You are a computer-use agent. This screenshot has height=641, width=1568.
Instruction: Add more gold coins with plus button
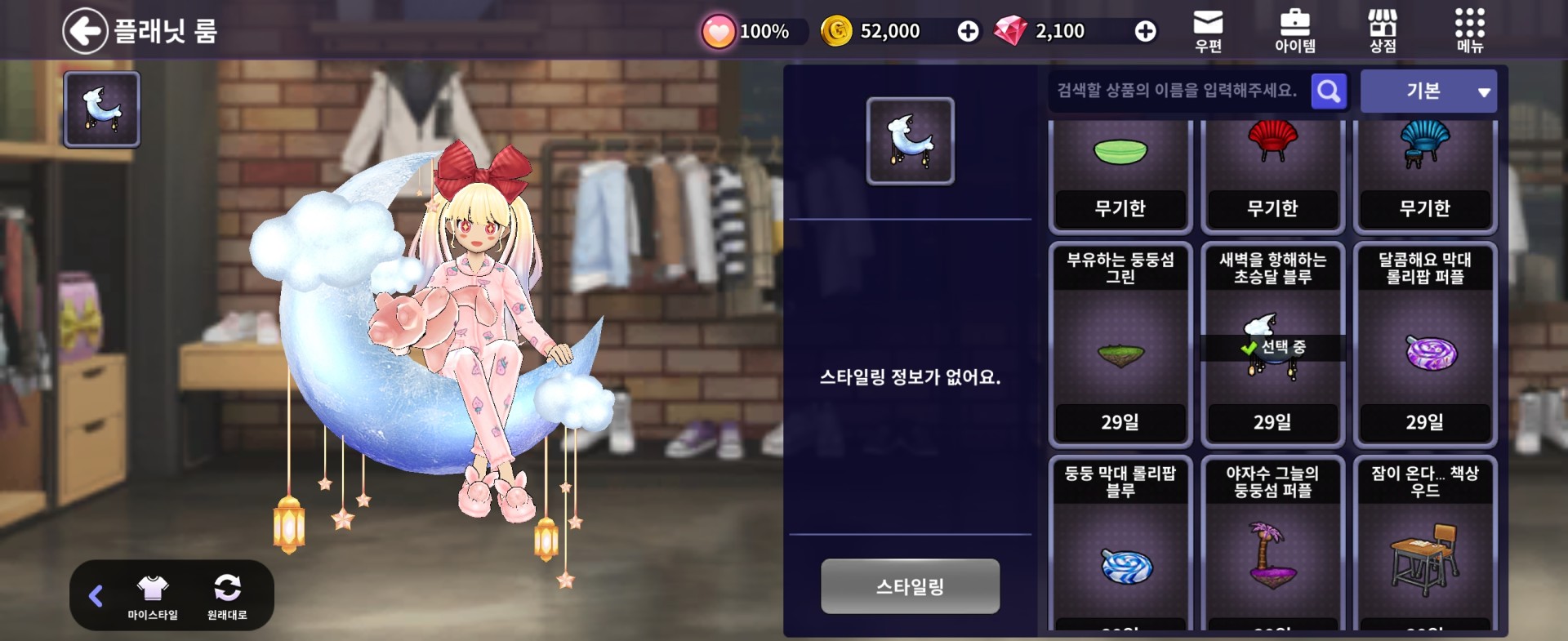point(968,31)
